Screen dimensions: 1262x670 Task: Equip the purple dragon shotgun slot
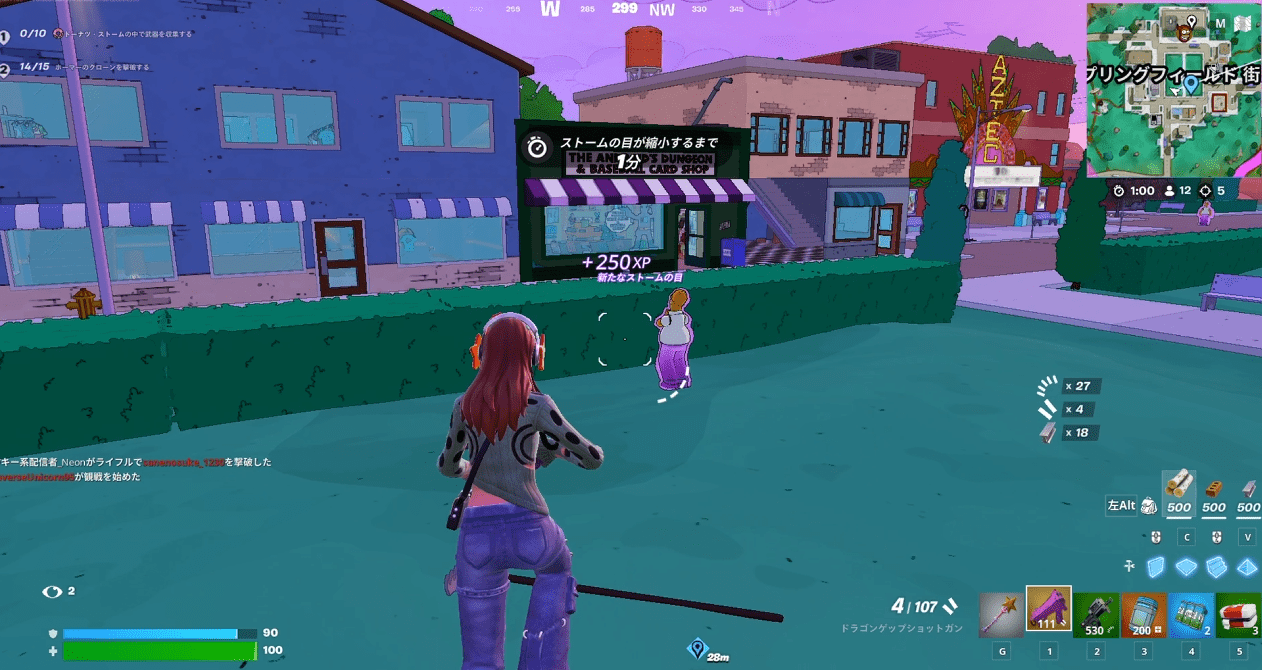pos(1048,610)
